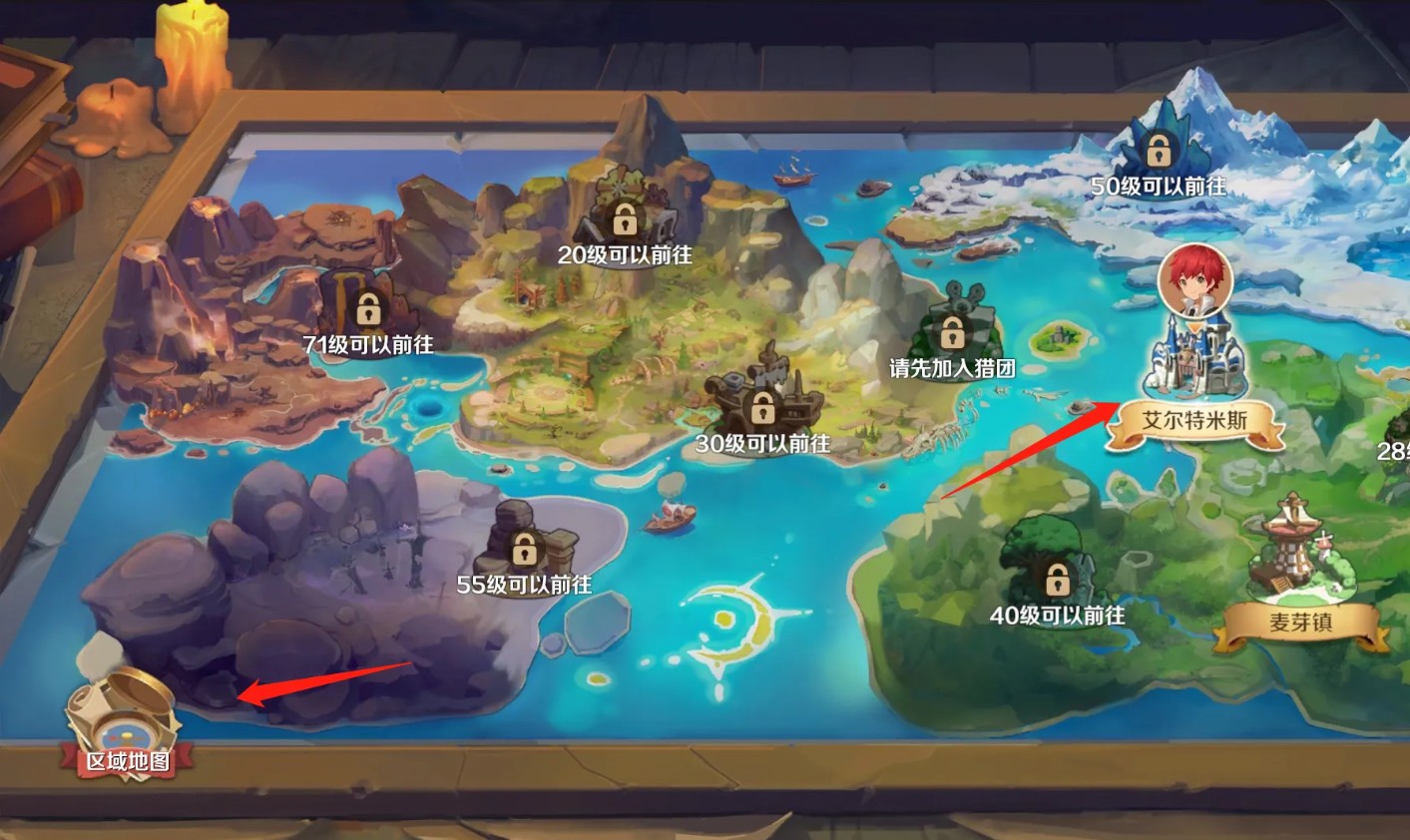This screenshot has height=840, width=1410.
Task: Select the locked 请先加入猎团 location
Action: (x=952, y=331)
